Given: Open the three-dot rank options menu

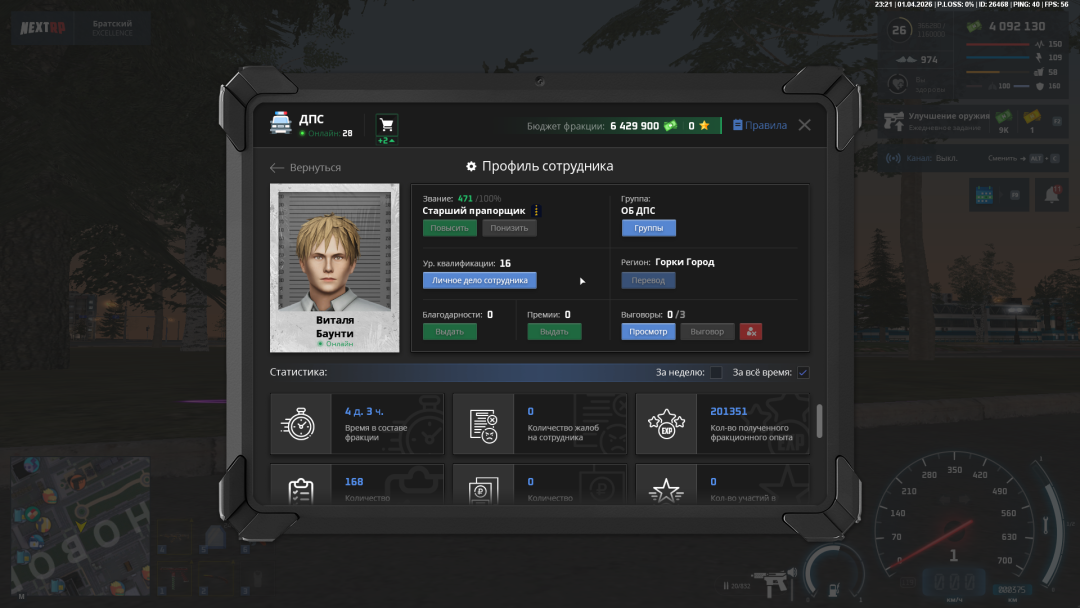Looking at the screenshot, I should (536, 211).
